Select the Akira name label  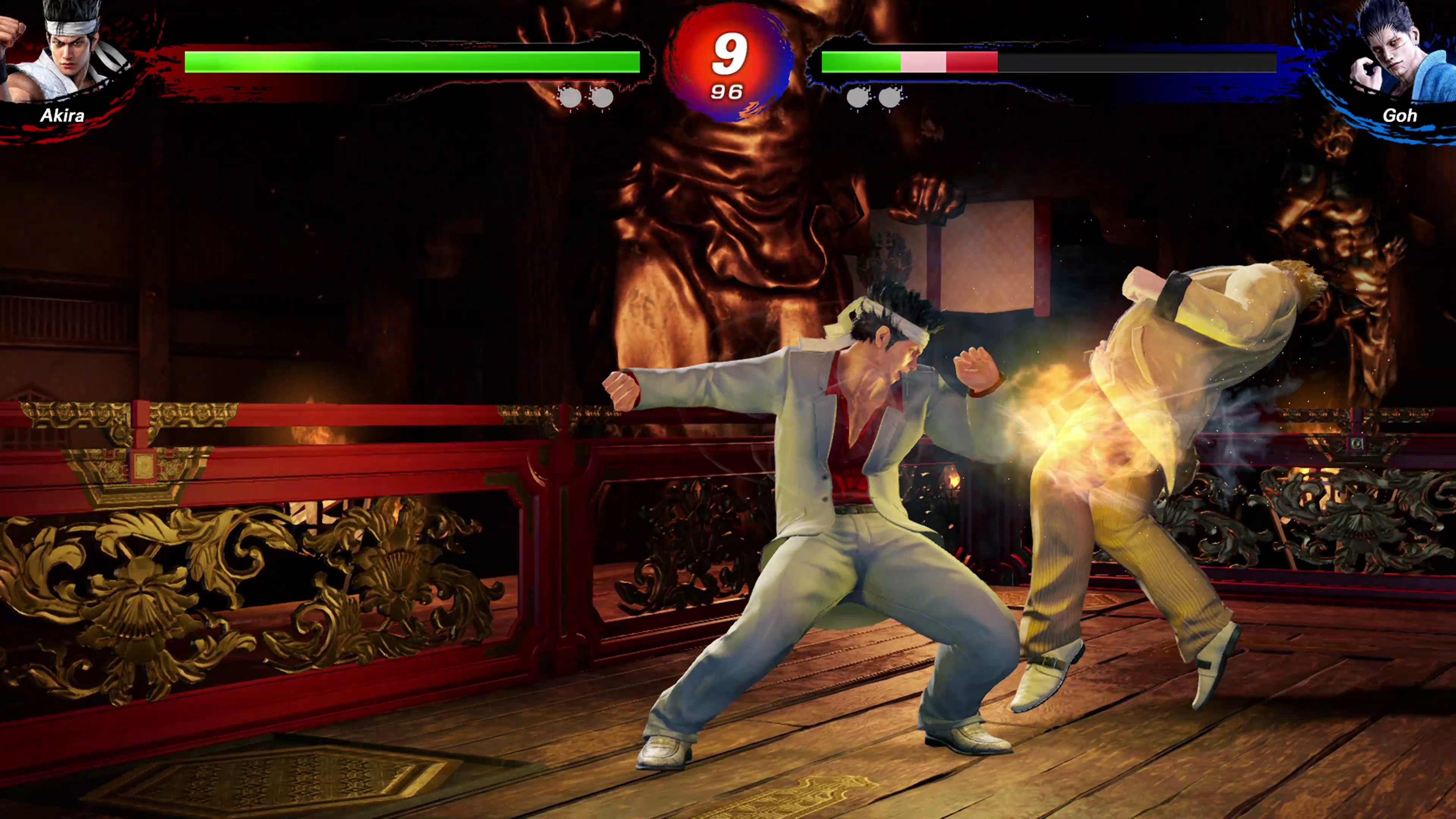tap(62, 116)
